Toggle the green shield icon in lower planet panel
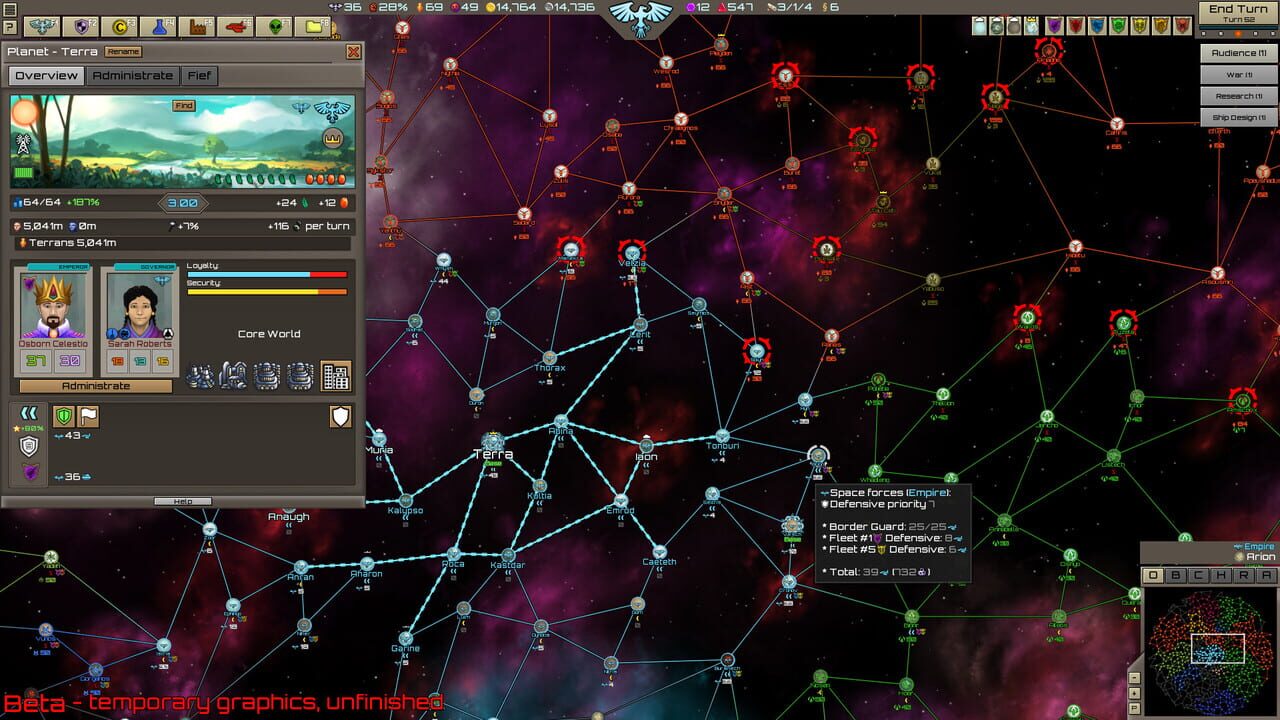The height and width of the screenshot is (720, 1280). pyautogui.click(x=63, y=416)
